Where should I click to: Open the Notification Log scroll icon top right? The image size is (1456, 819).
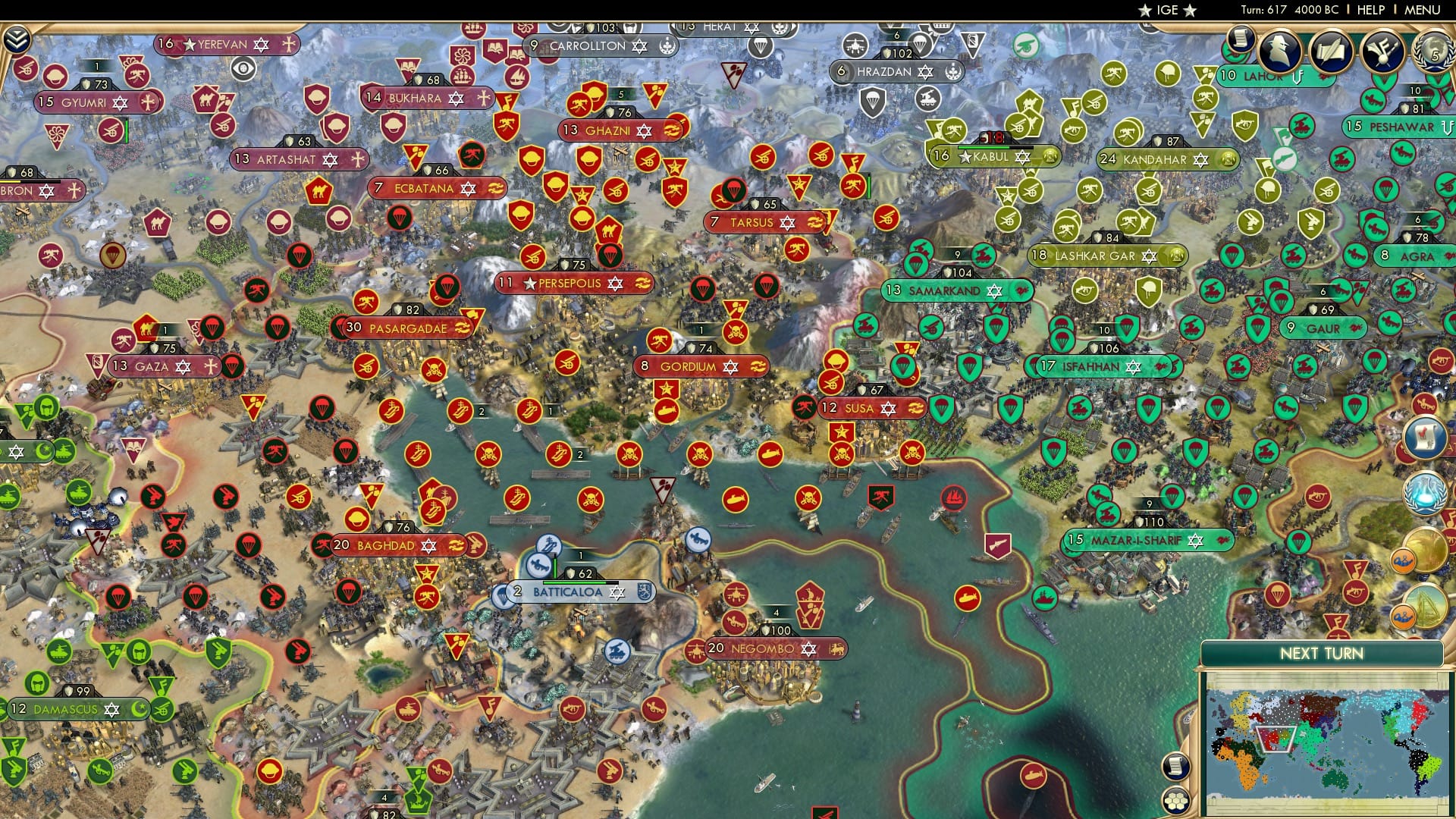pos(1240,39)
